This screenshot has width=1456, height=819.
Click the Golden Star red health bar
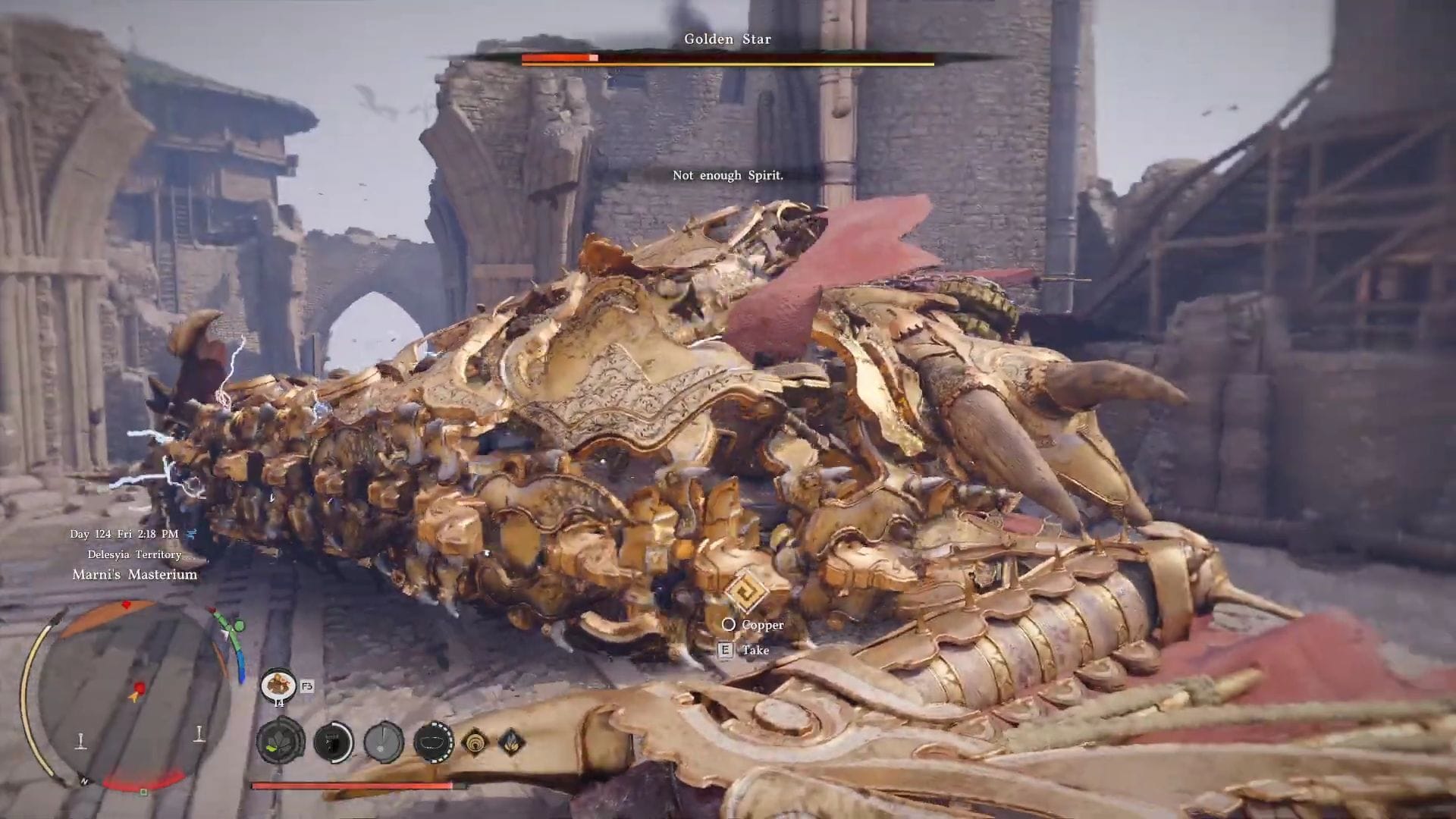pyautogui.click(x=559, y=58)
